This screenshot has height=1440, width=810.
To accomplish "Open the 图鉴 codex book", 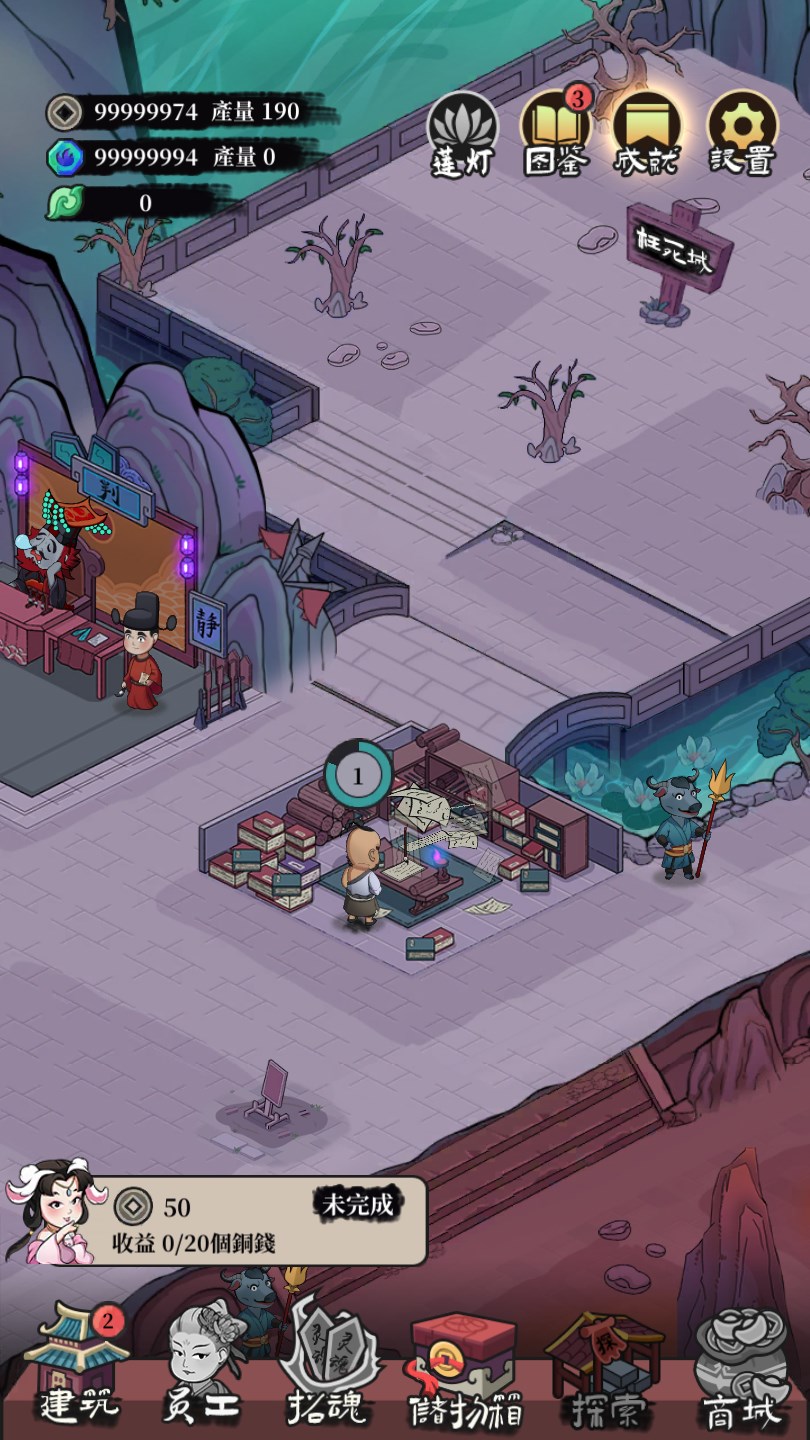I will click(555, 133).
